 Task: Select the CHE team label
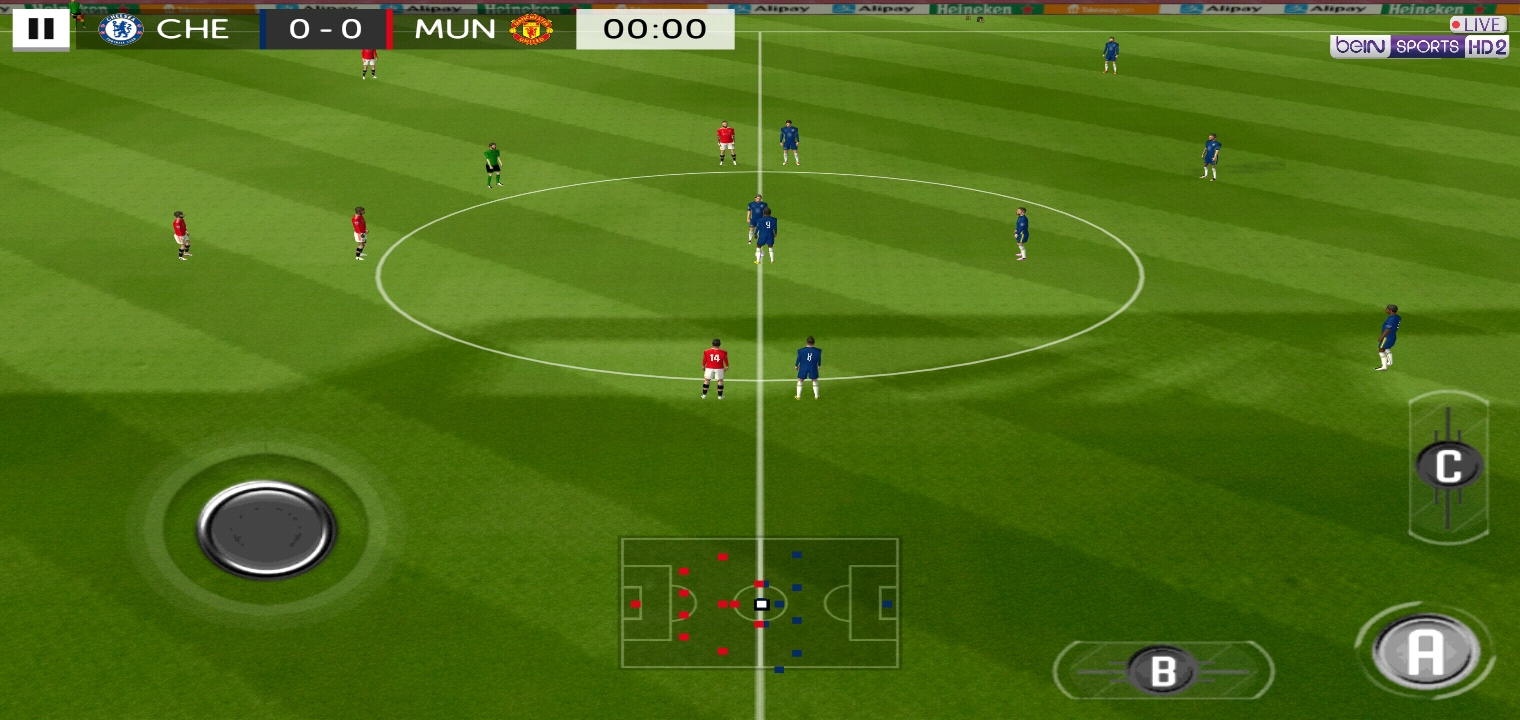(195, 29)
